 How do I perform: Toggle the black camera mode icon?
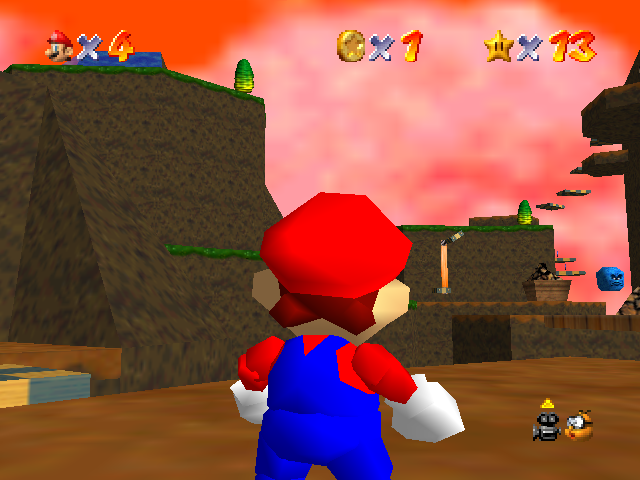pyautogui.click(x=546, y=423)
